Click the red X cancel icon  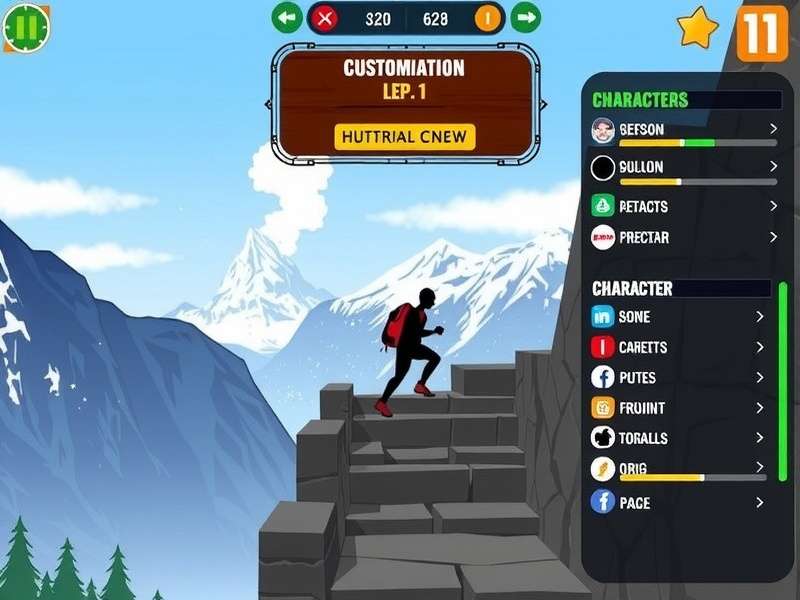(x=324, y=18)
